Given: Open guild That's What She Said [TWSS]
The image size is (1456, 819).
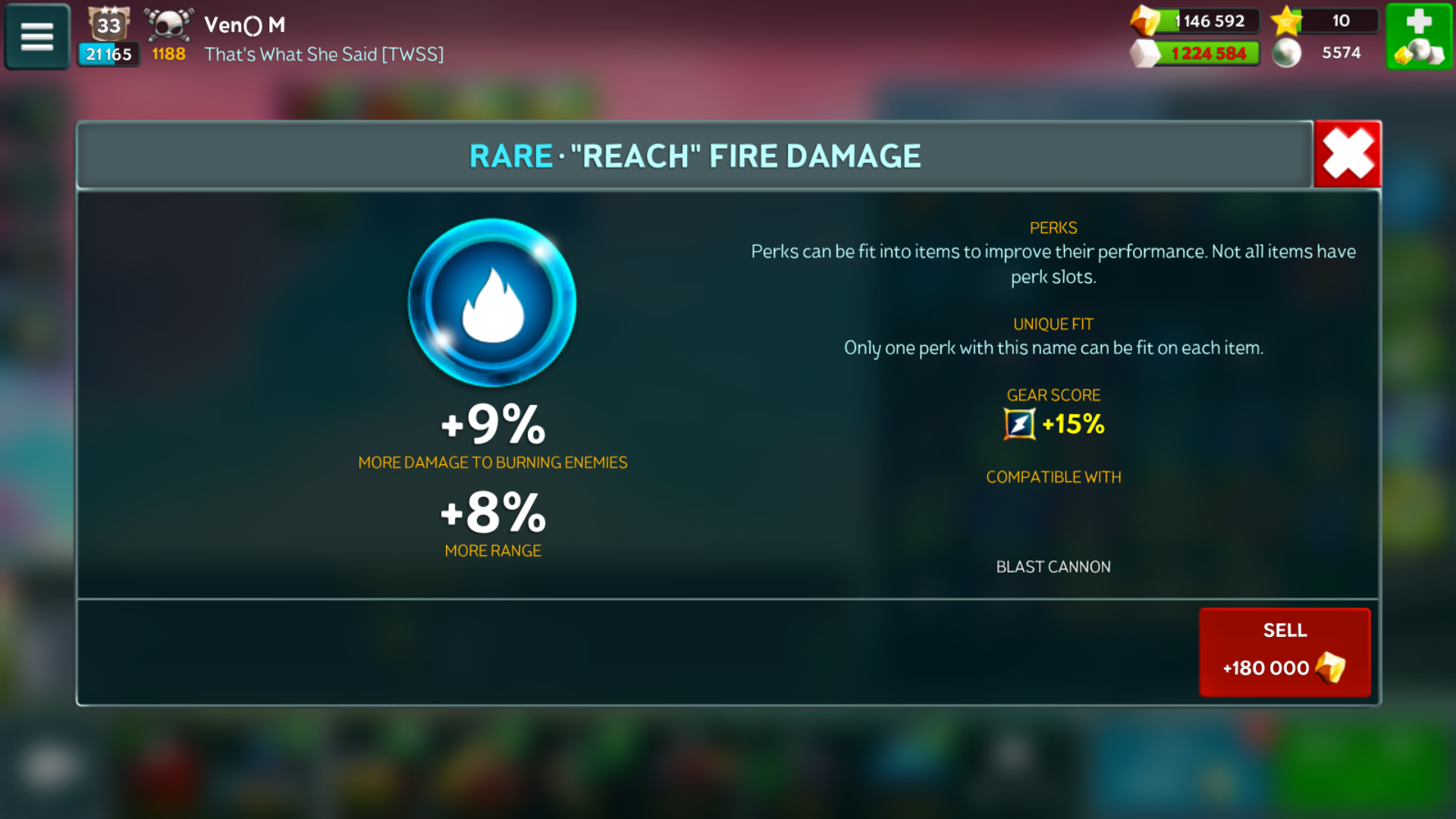Looking at the screenshot, I should pos(324,55).
